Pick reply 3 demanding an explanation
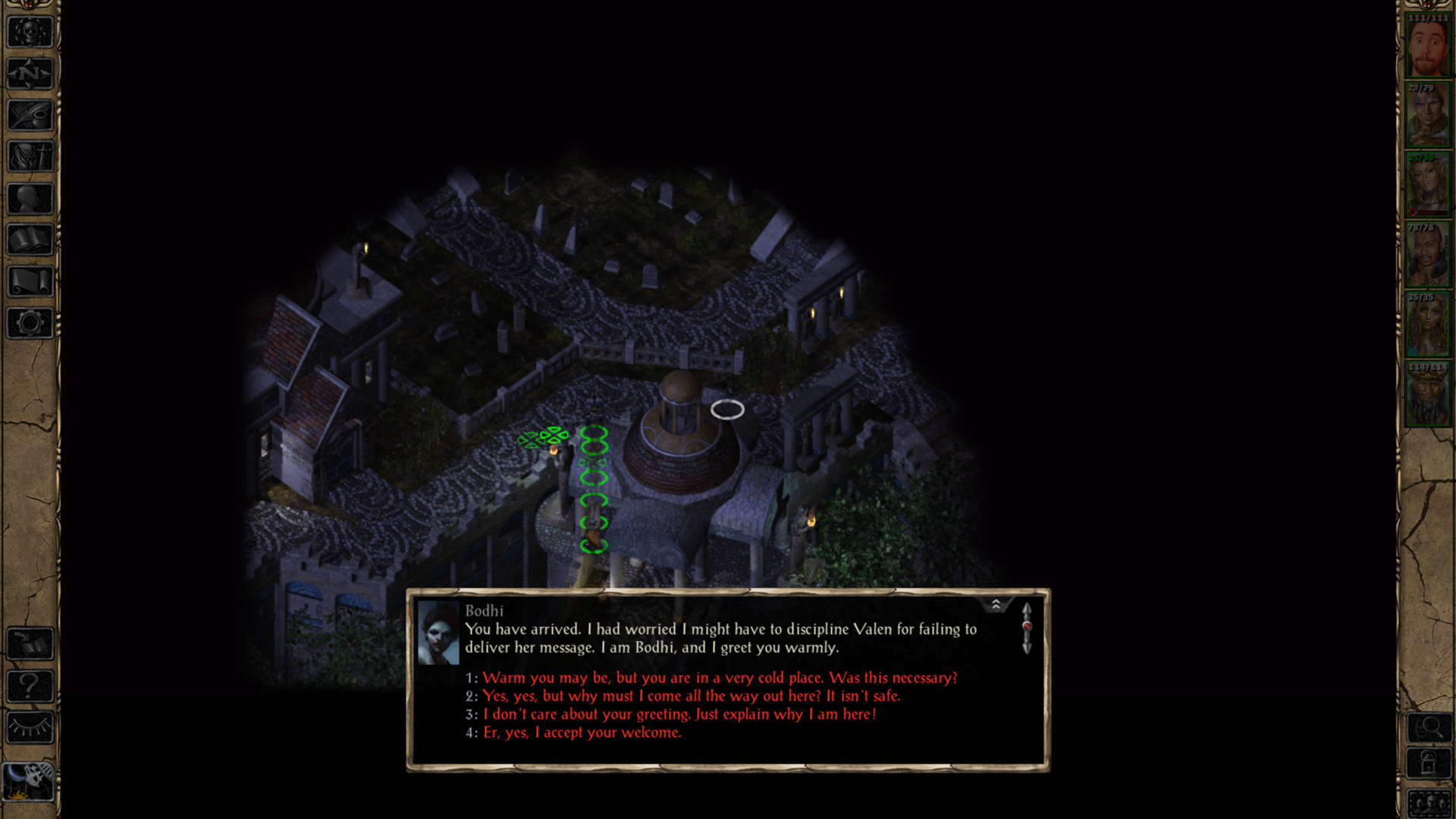 [679, 714]
